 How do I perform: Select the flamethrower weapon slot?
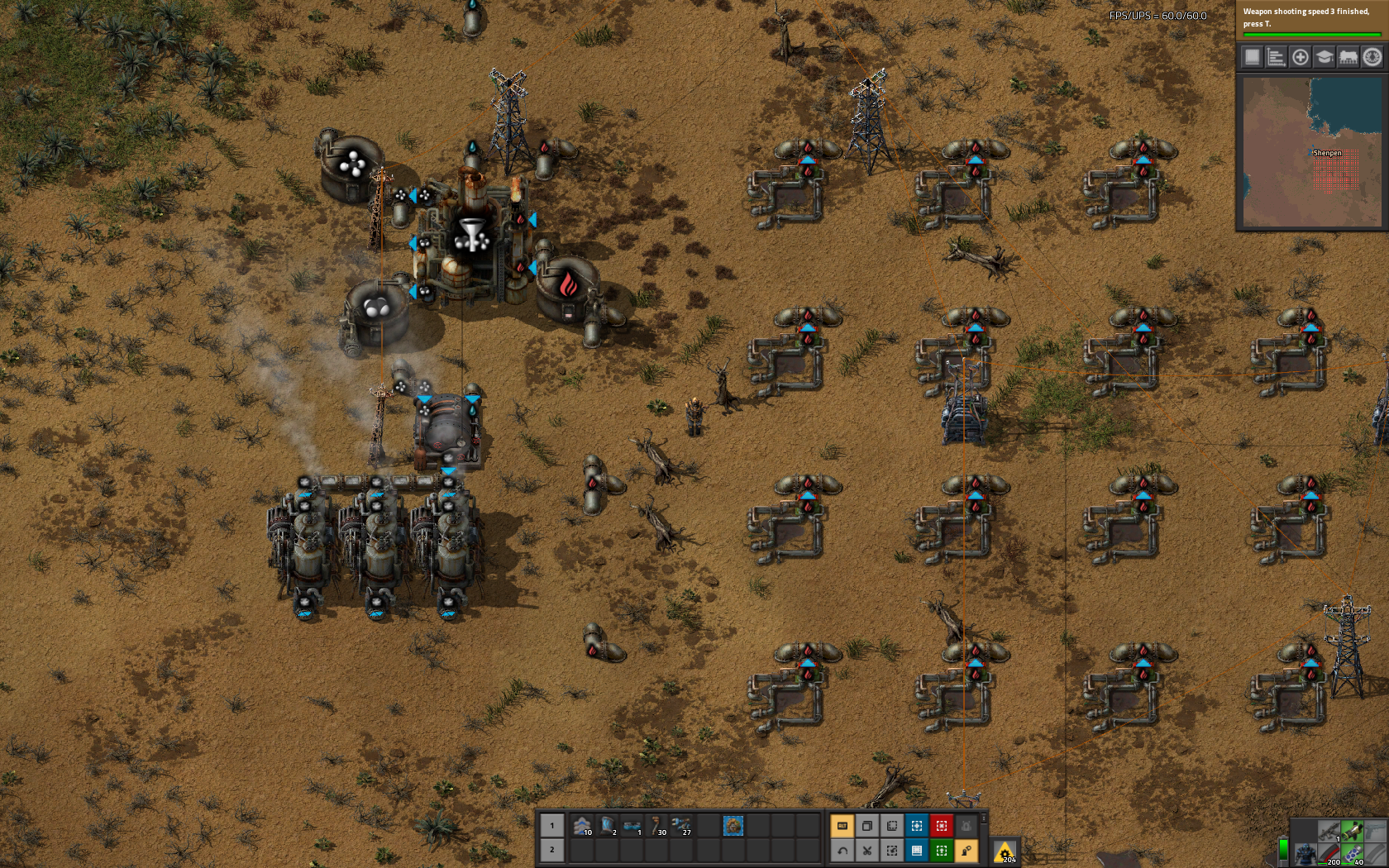click(x=1353, y=831)
